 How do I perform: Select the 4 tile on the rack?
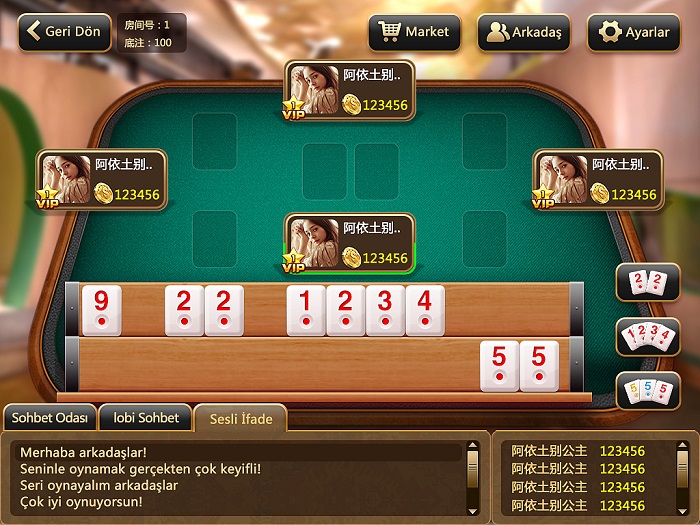pos(425,309)
